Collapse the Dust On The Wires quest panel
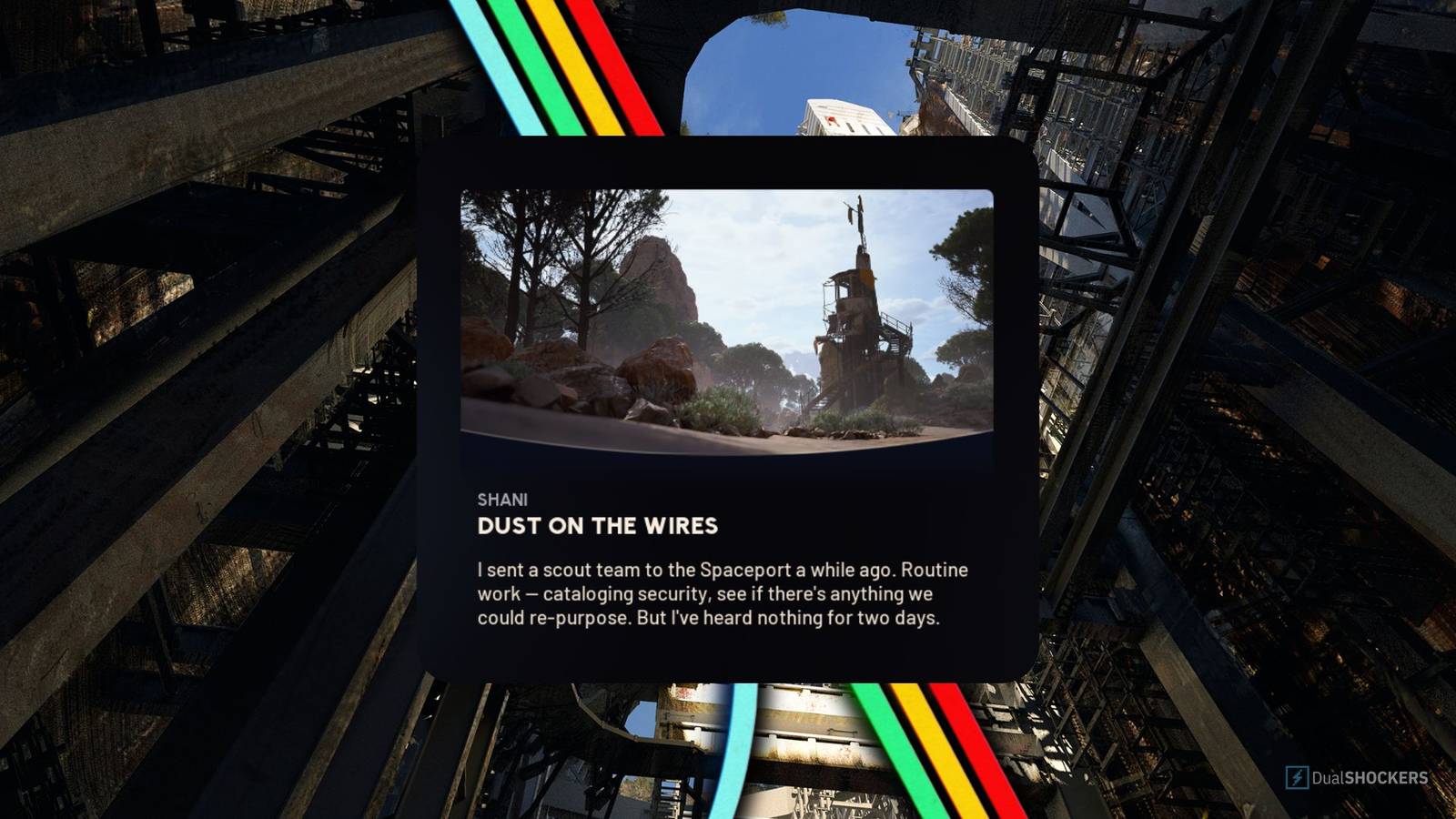 point(723,409)
